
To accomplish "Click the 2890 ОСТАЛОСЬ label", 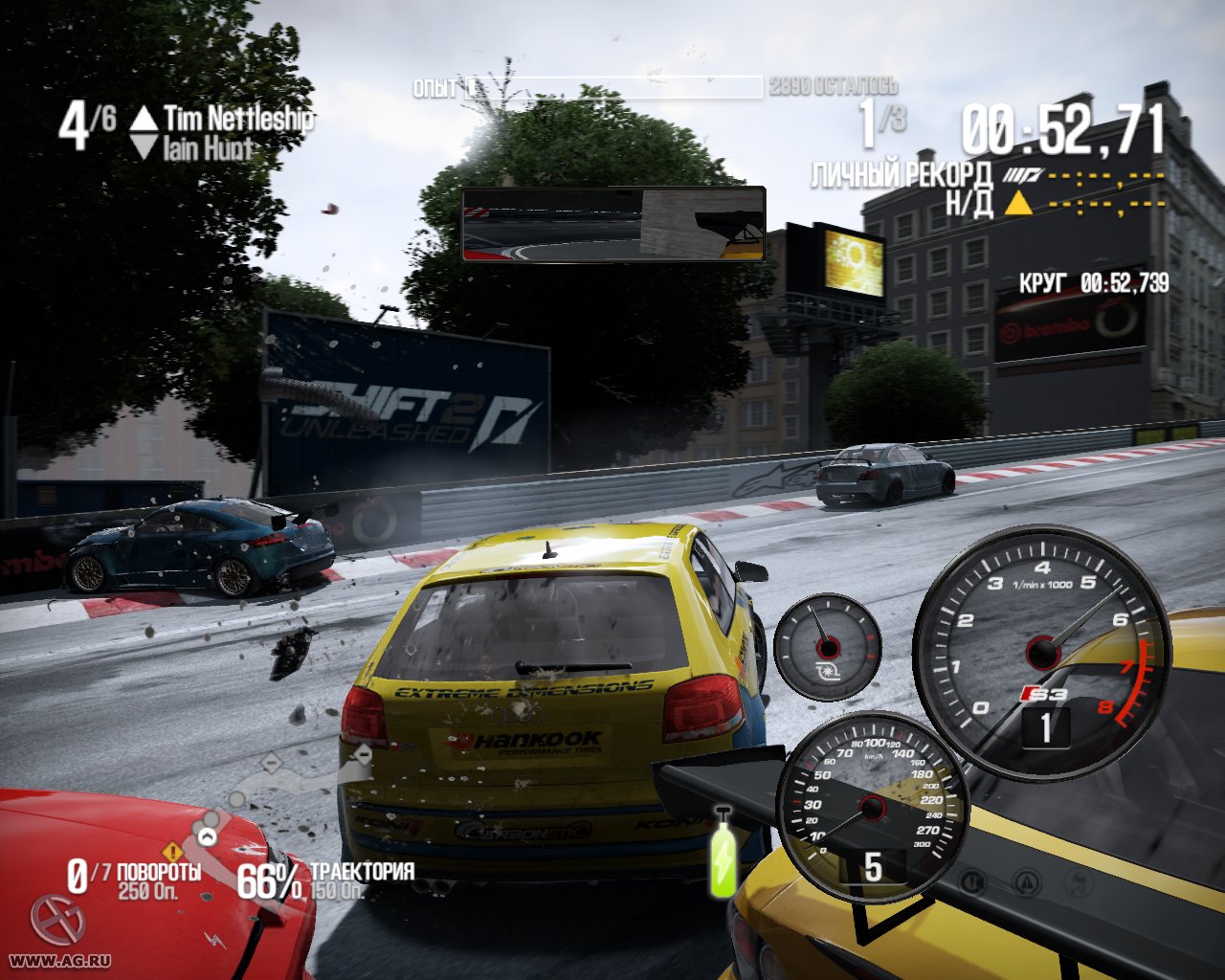I will 831,86.
